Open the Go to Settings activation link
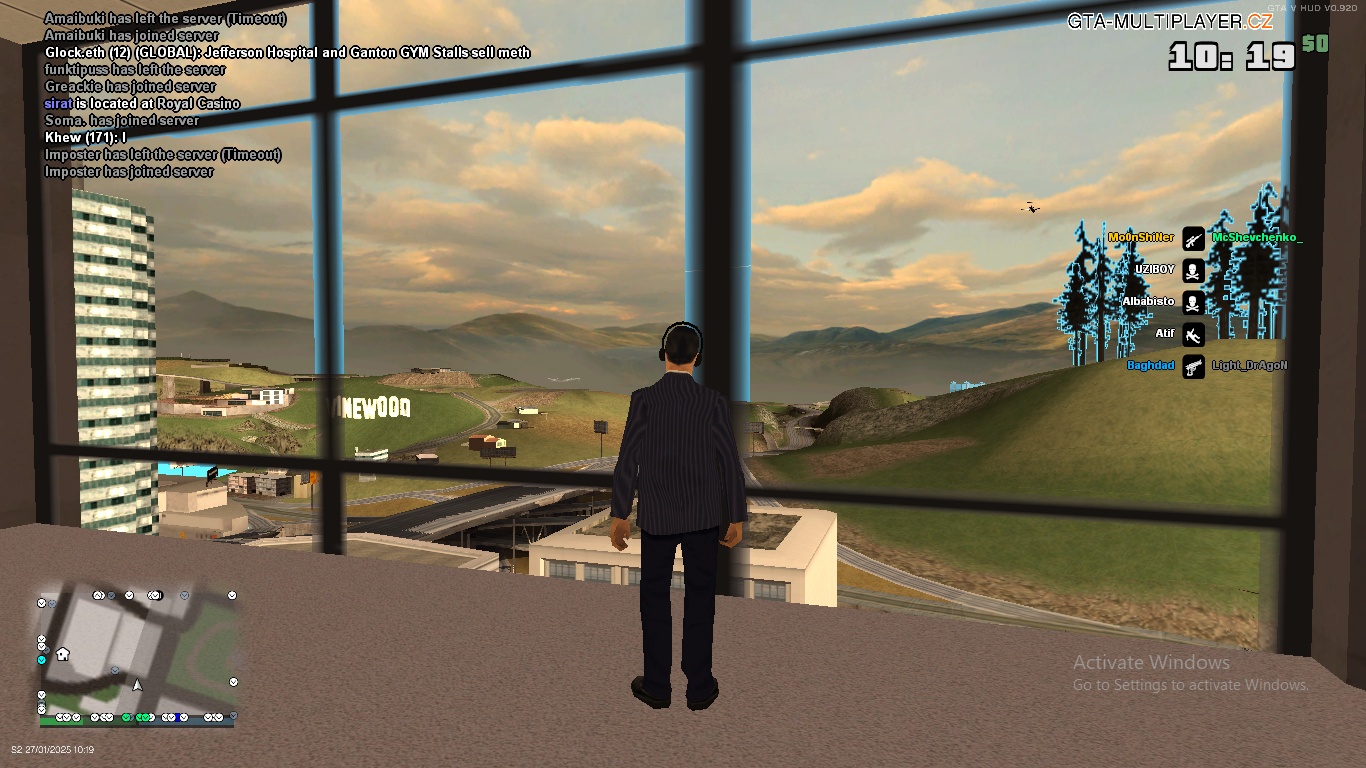Image resolution: width=1366 pixels, height=768 pixels. pyautogui.click(x=1191, y=686)
